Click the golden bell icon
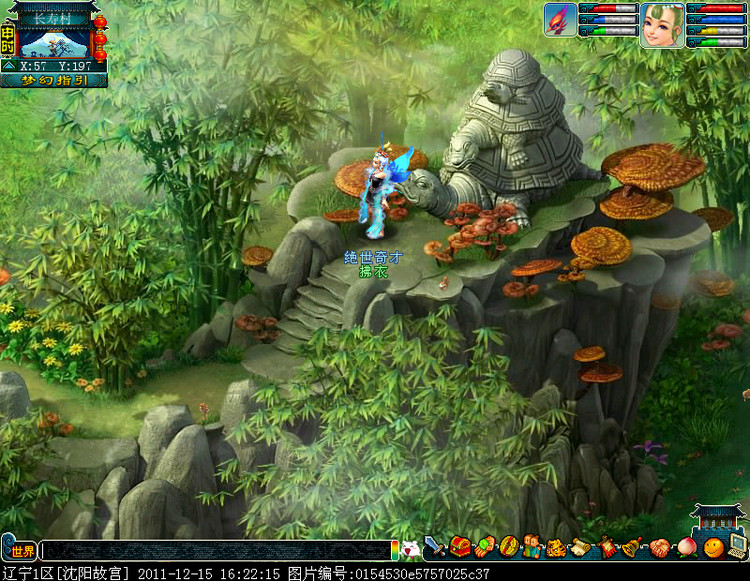The height and width of the screenshot is (581, 750). (x=630, y=547)
